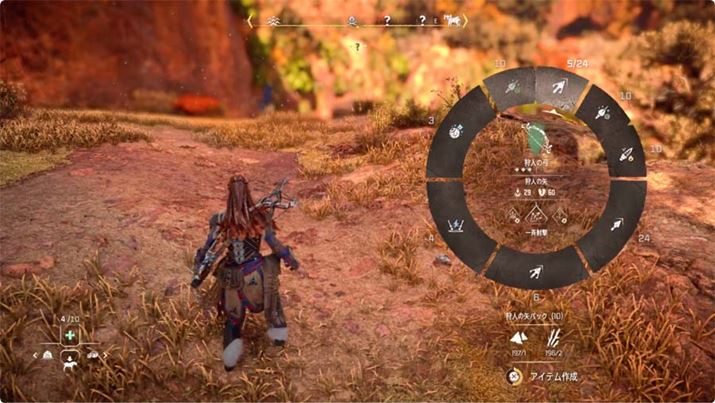The height and width of the screenshot is (403, 715).
Task: Switch tool with the left chevron arrow
Action: 37,355
